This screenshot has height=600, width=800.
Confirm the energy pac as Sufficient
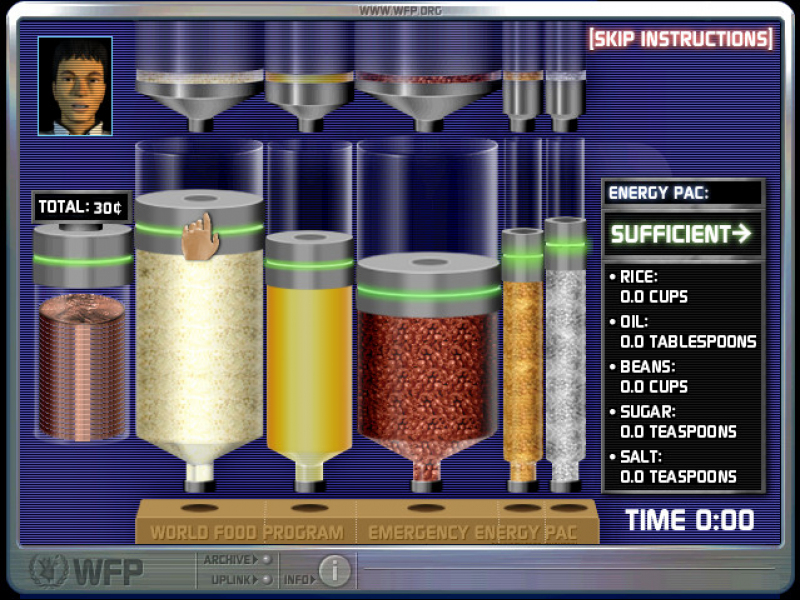(681, 234)
